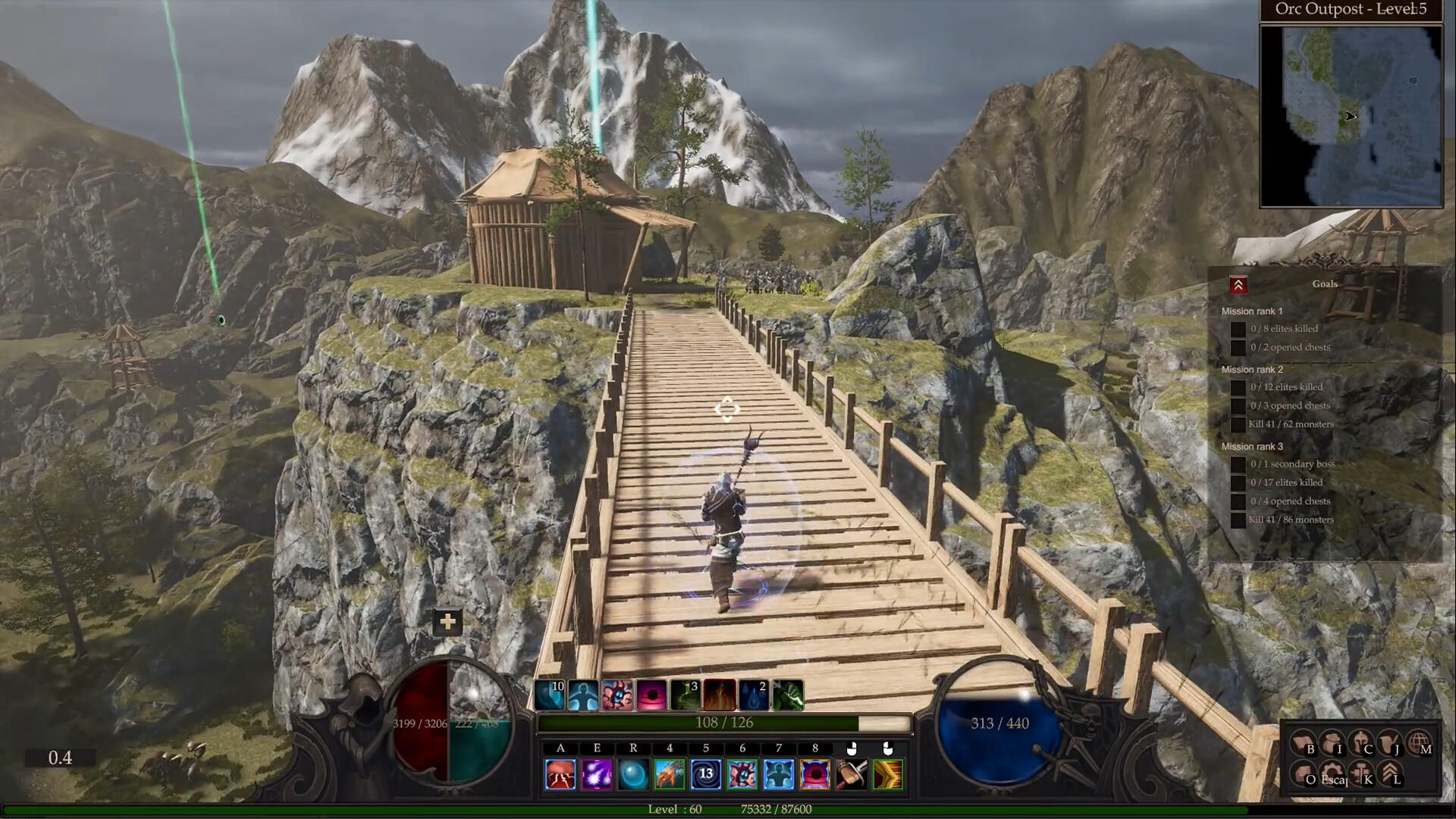This screenshot has width=1456, height=819.
Task: Open the world map globe icon
Action: [1419, 744]
